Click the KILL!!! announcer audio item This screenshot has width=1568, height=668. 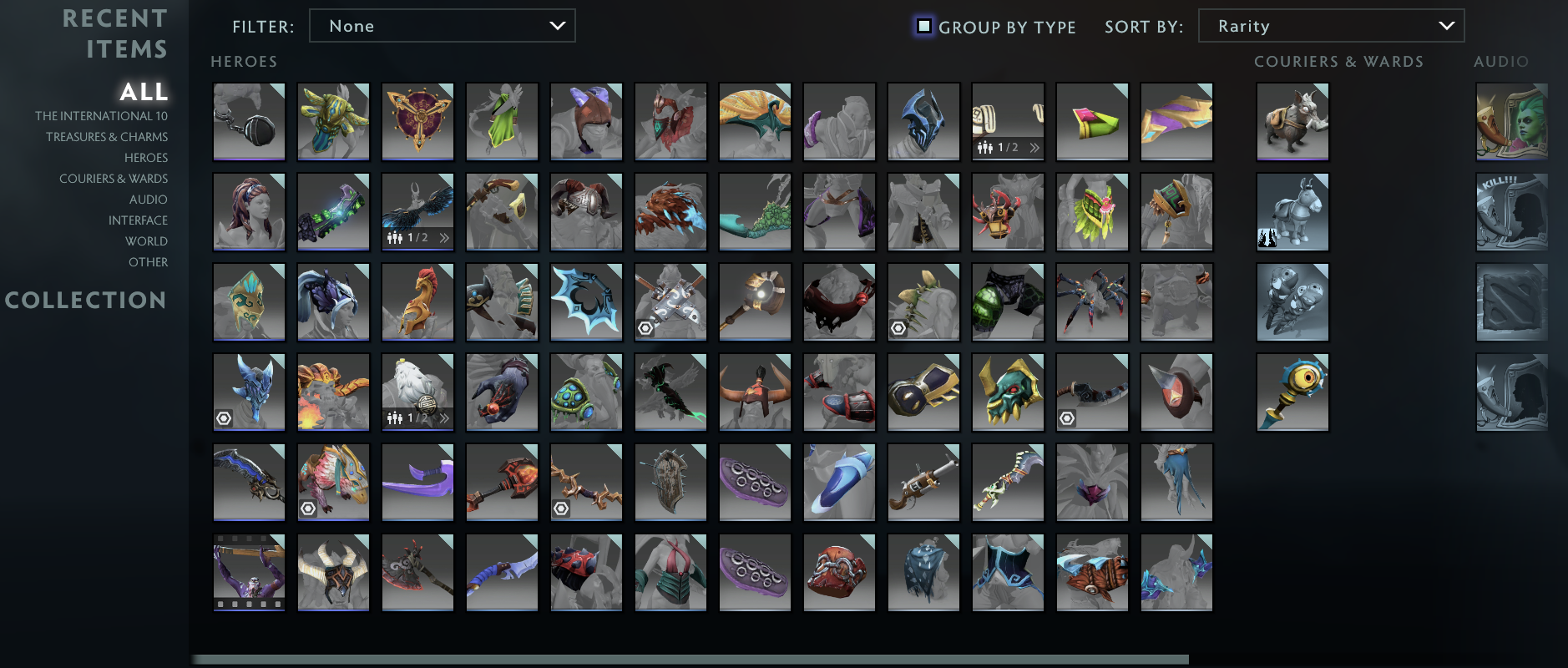(1511, 211)
